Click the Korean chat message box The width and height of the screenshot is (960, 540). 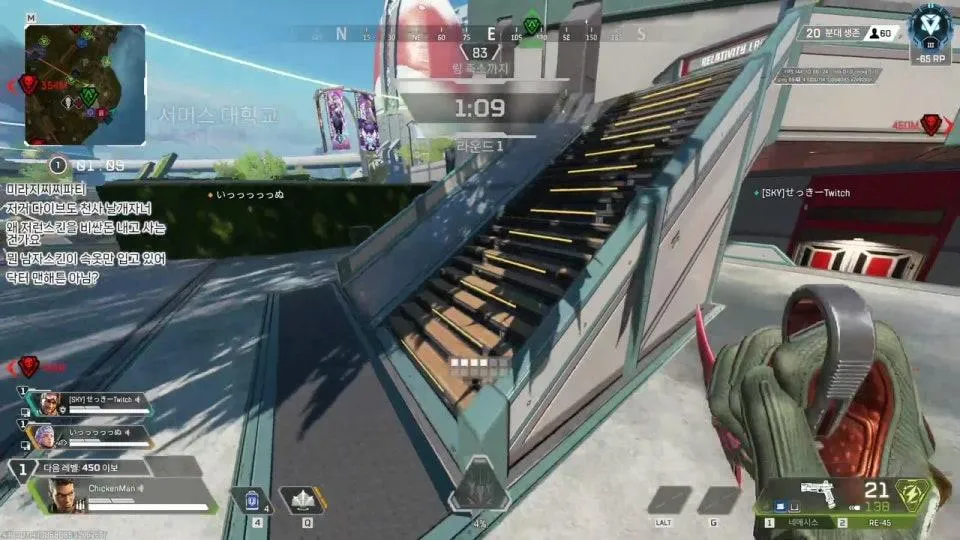coord(86,232)
